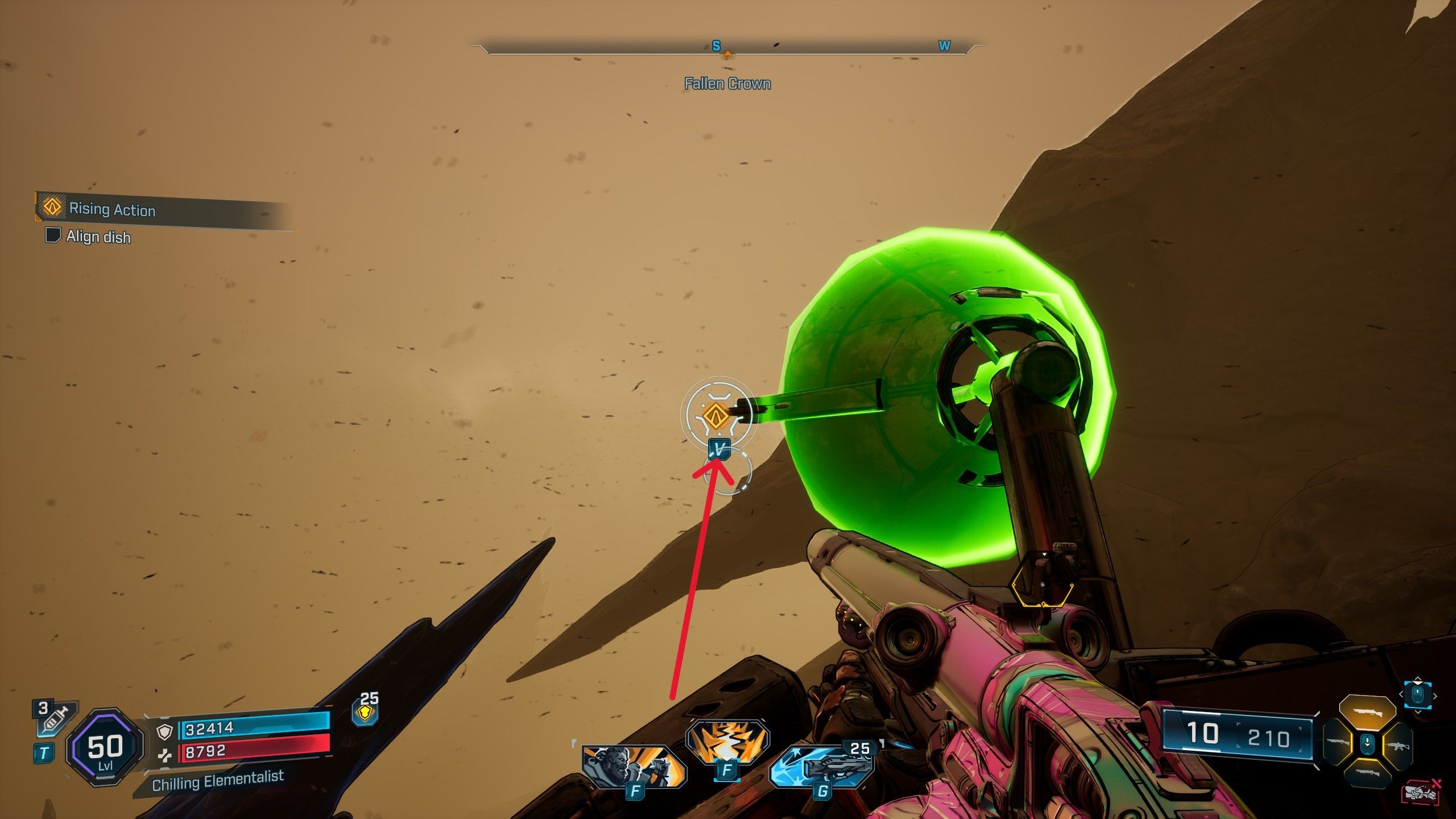The height and width of the screenshot is (819, 1456).
Task: Click the orange objective waypoint marker
Action: pyautogui.click(x=715, y=416)
